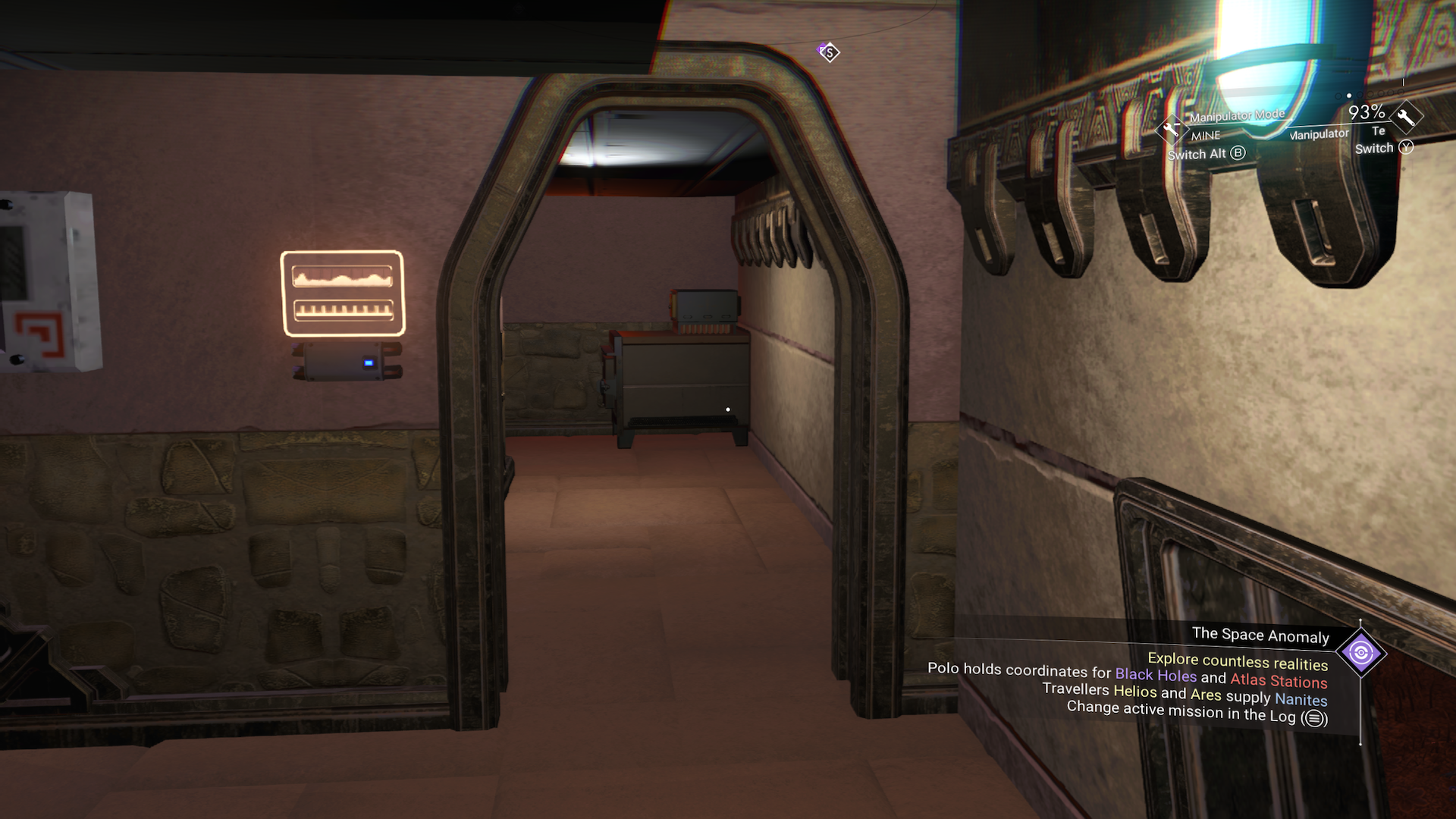
Task: Select the Manipulator wrench icon beside 93%
Action: [1405, 117]
